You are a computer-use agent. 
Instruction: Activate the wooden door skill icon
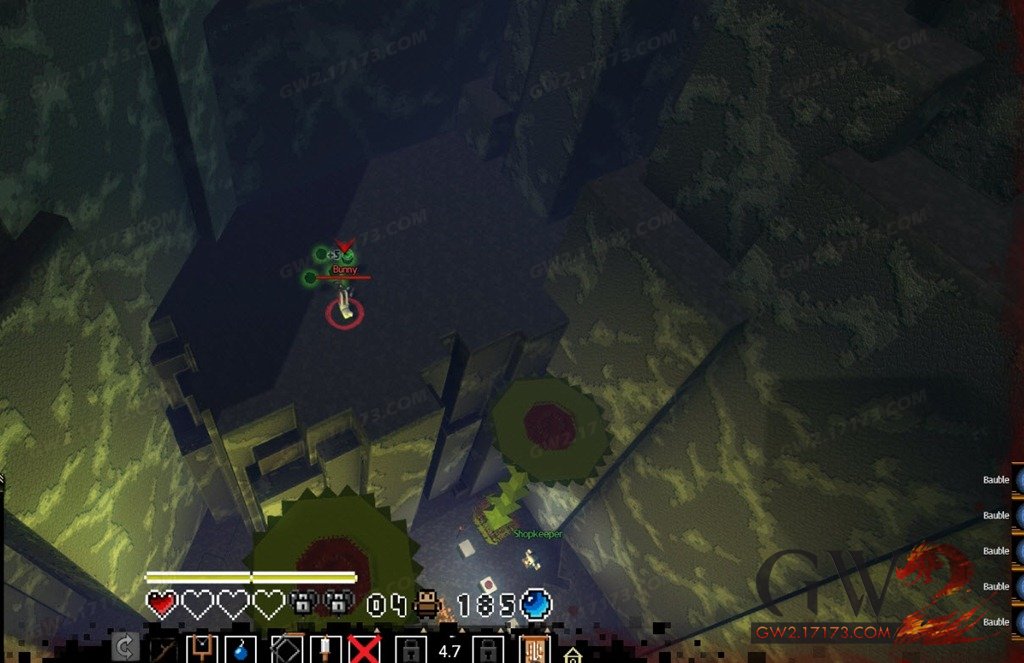[x=534, y=650]
